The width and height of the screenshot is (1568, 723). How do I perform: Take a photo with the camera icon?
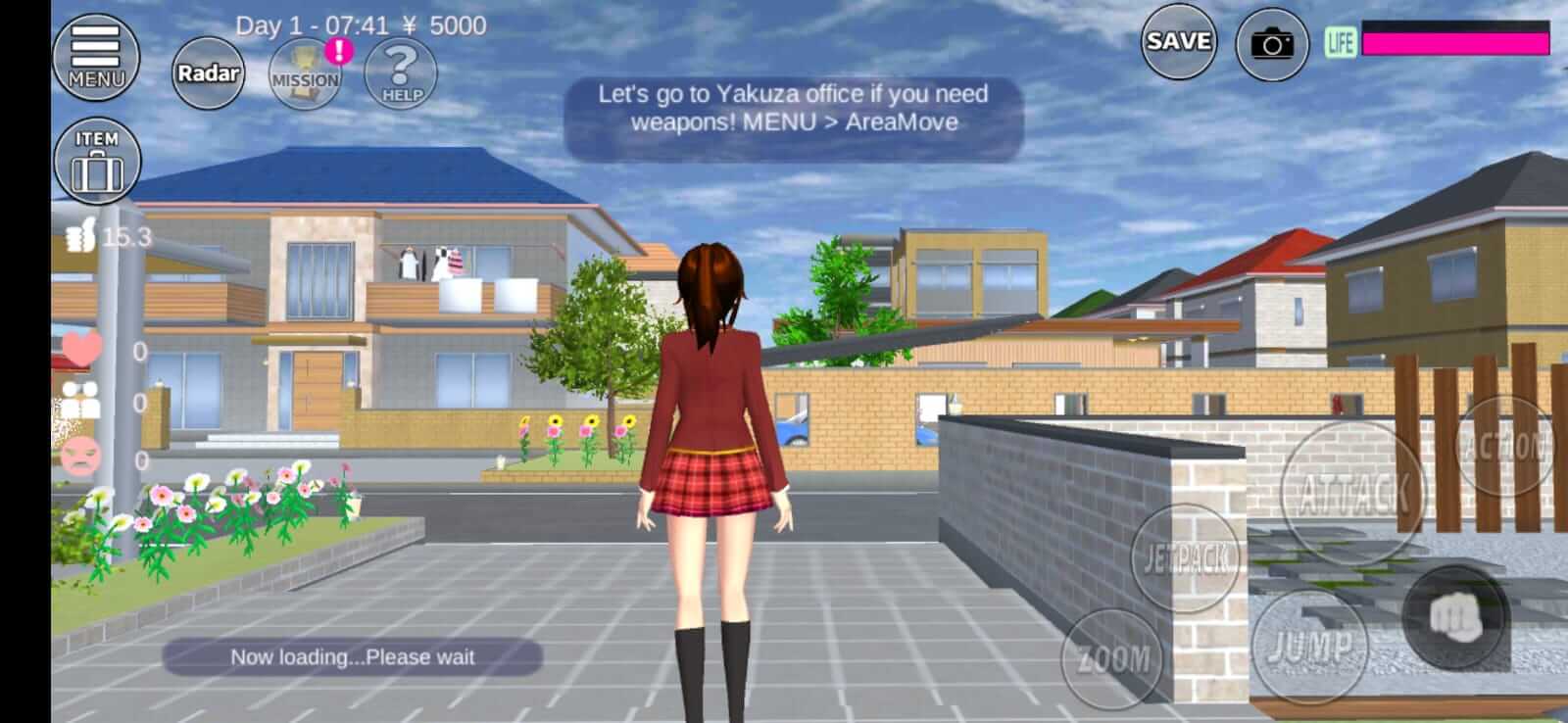tap(1272, 42)
